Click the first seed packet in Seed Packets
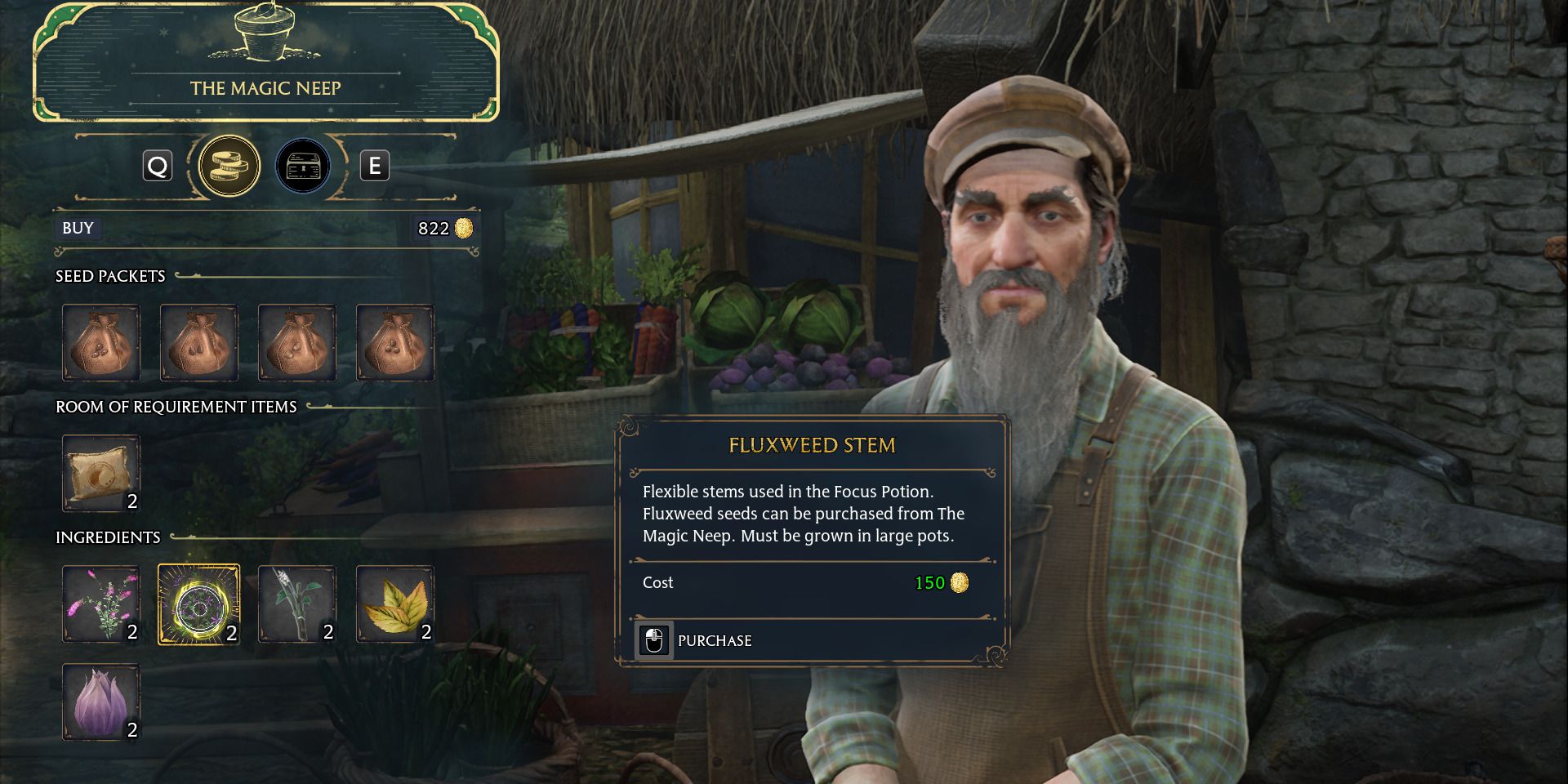1568x784 pixels. pos(101,343)
